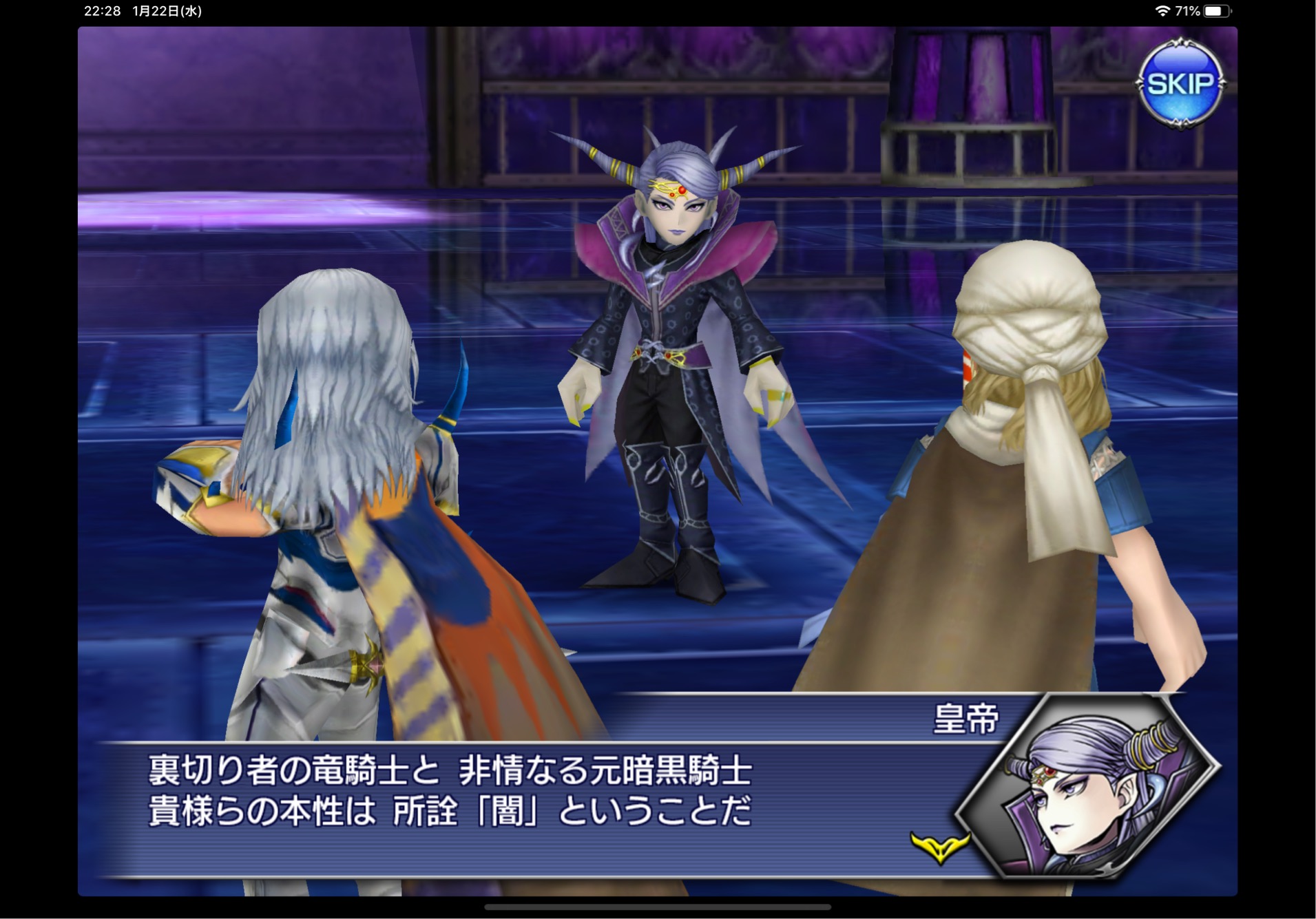
Task: Advance dialogue via the yellow arrow indicator
Action: coord(939,846)
